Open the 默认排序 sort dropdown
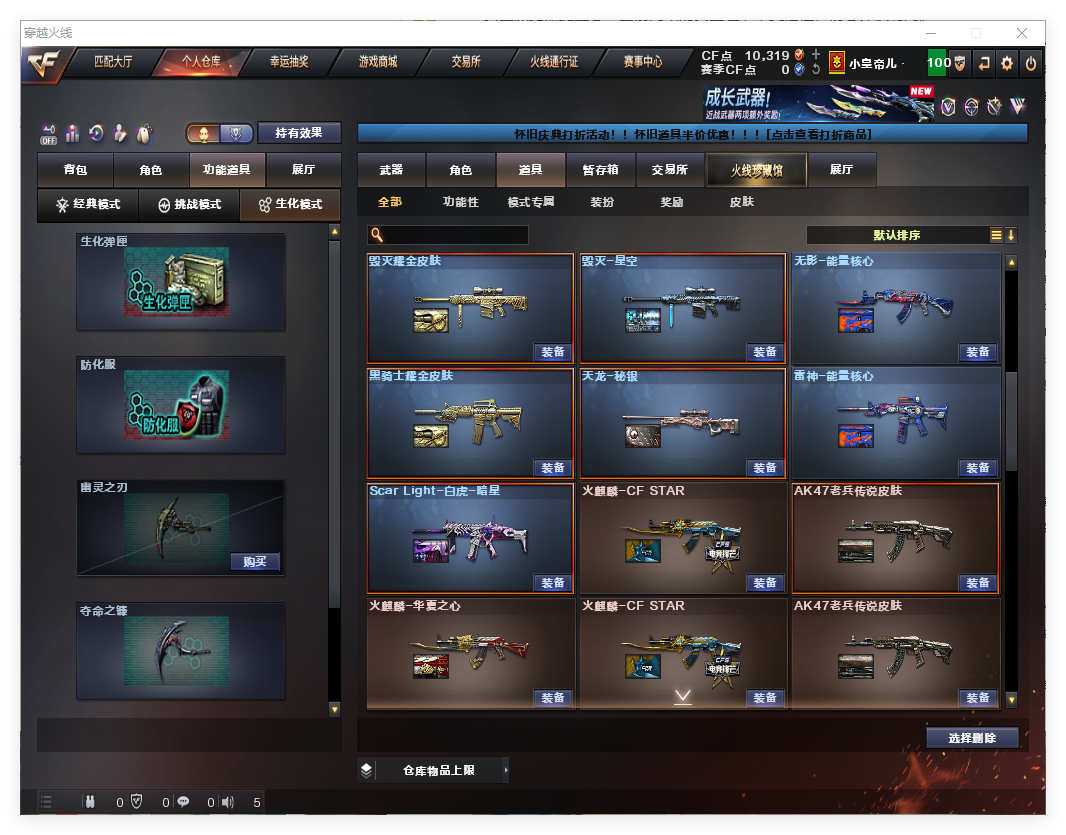1066x835 pixels. pyautogui.click(x=897, y=236)
